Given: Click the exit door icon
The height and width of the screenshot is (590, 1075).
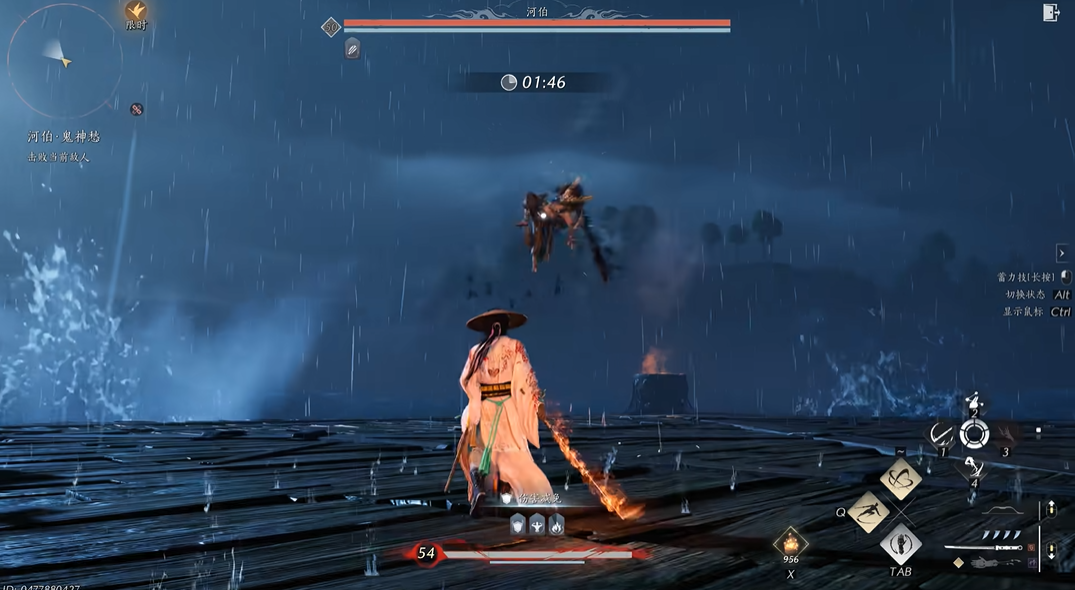Looking at the screenshot, I should [x=1051, y=12].
